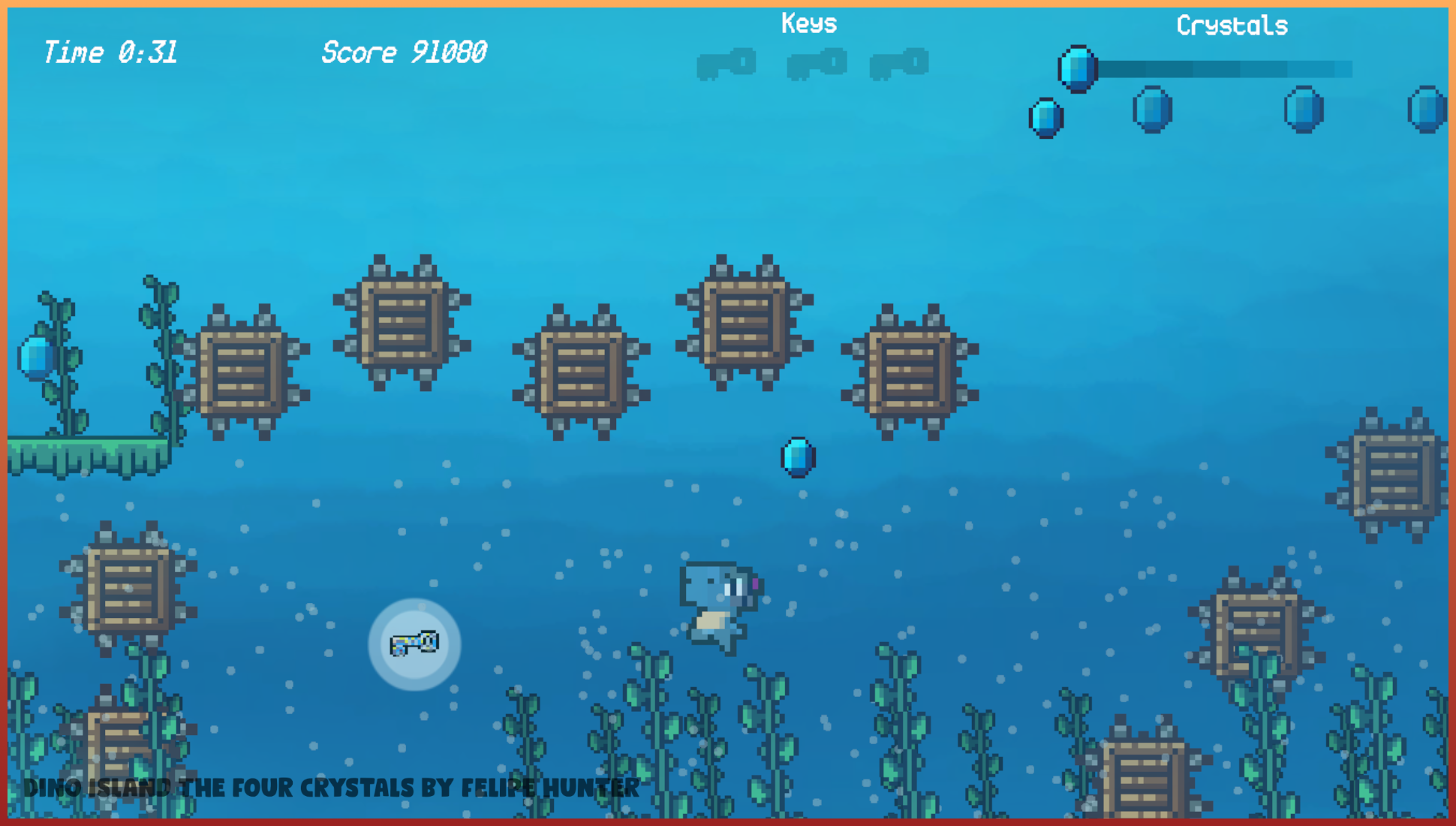Click the spiked crate beneath the Keys header
This screenshot has height=826, width=1456.
coord(744,323)
